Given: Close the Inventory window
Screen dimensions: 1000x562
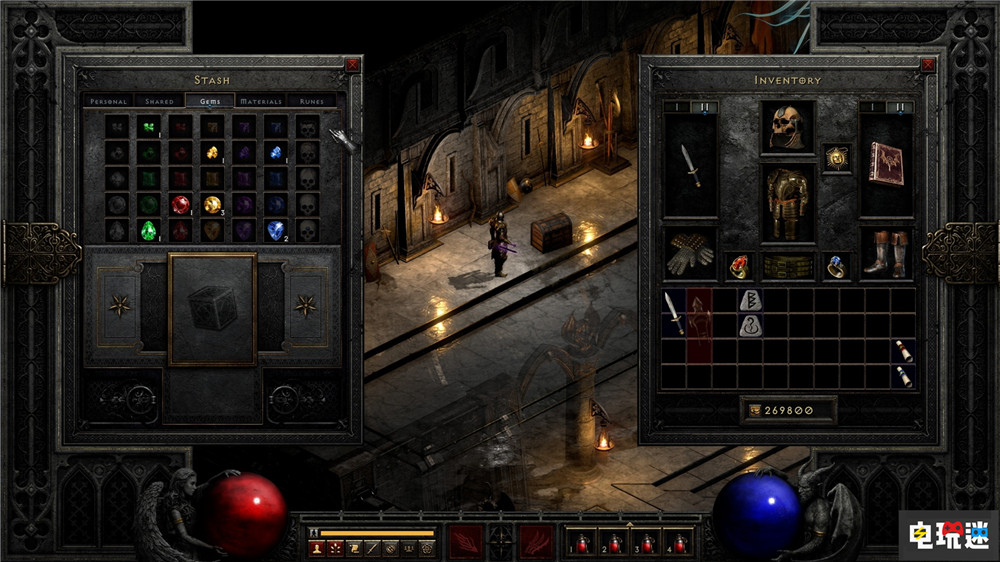Looking at the screenshot, I should 926,65.
